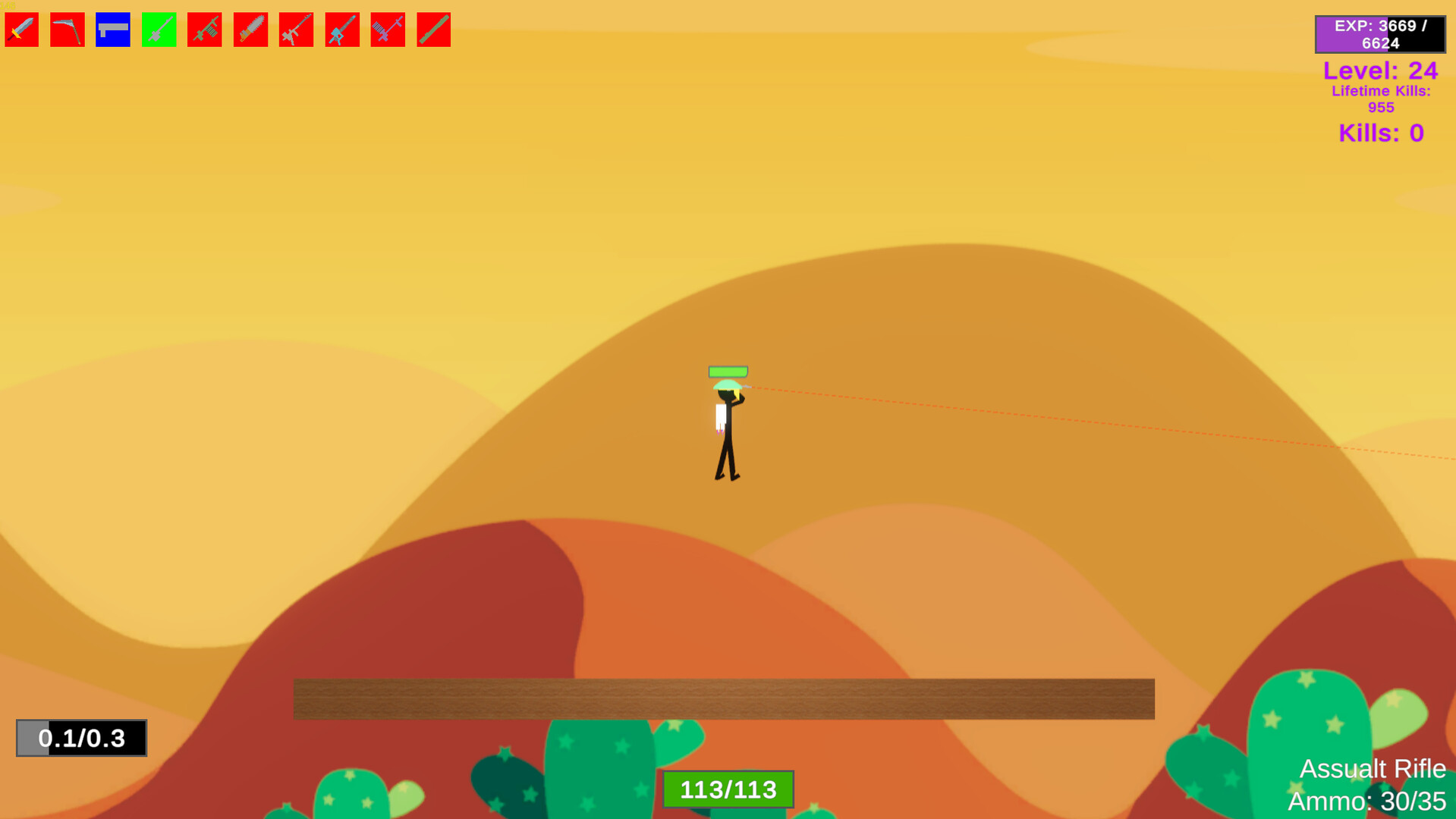Equip the rocket launcher in the last slot
The width and height of the screenshot is (1456, 819).
[433, 30]
